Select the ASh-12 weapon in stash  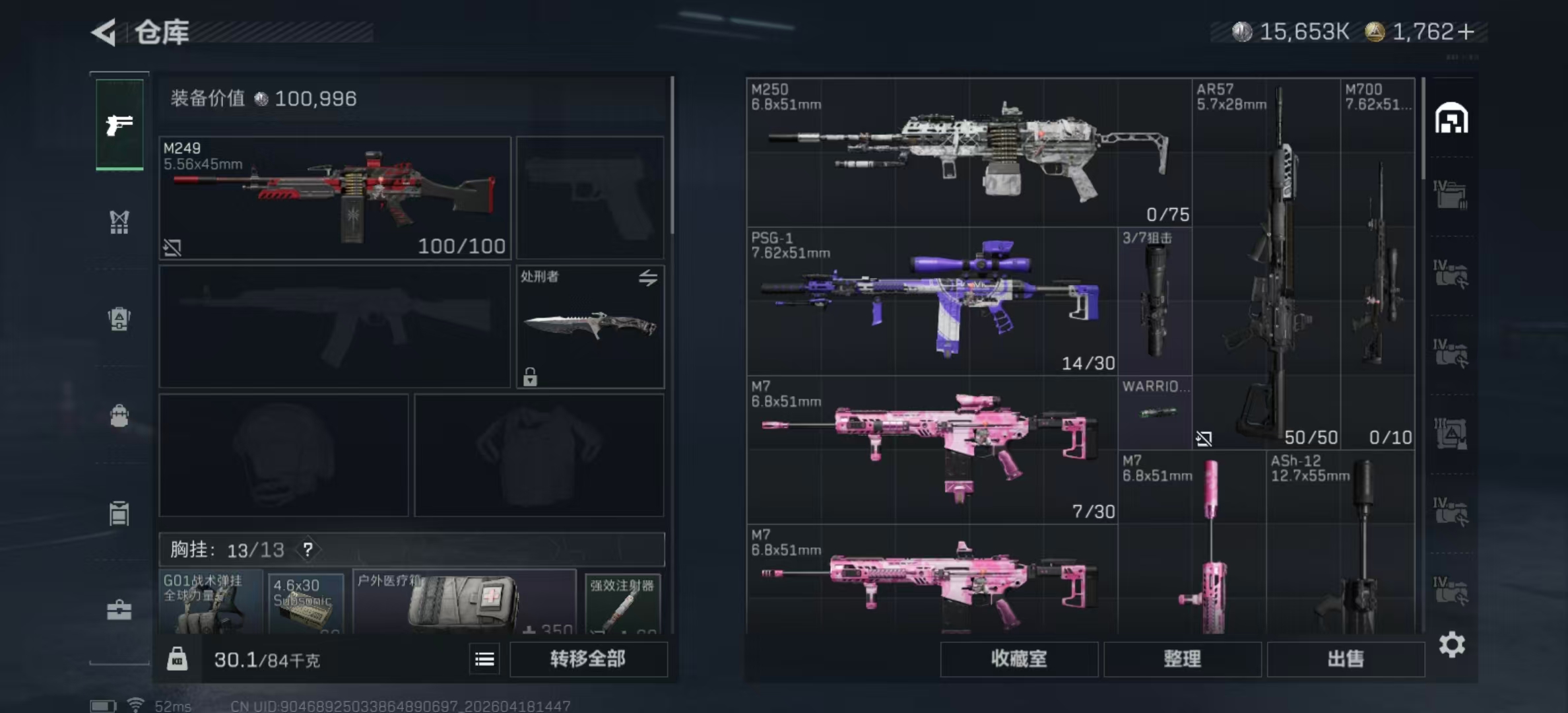(x=1340, y=541)
